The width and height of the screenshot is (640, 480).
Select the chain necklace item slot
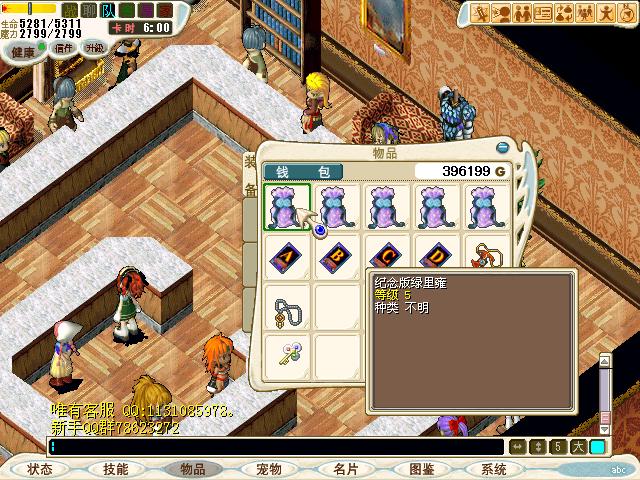(x=286, y=307)
